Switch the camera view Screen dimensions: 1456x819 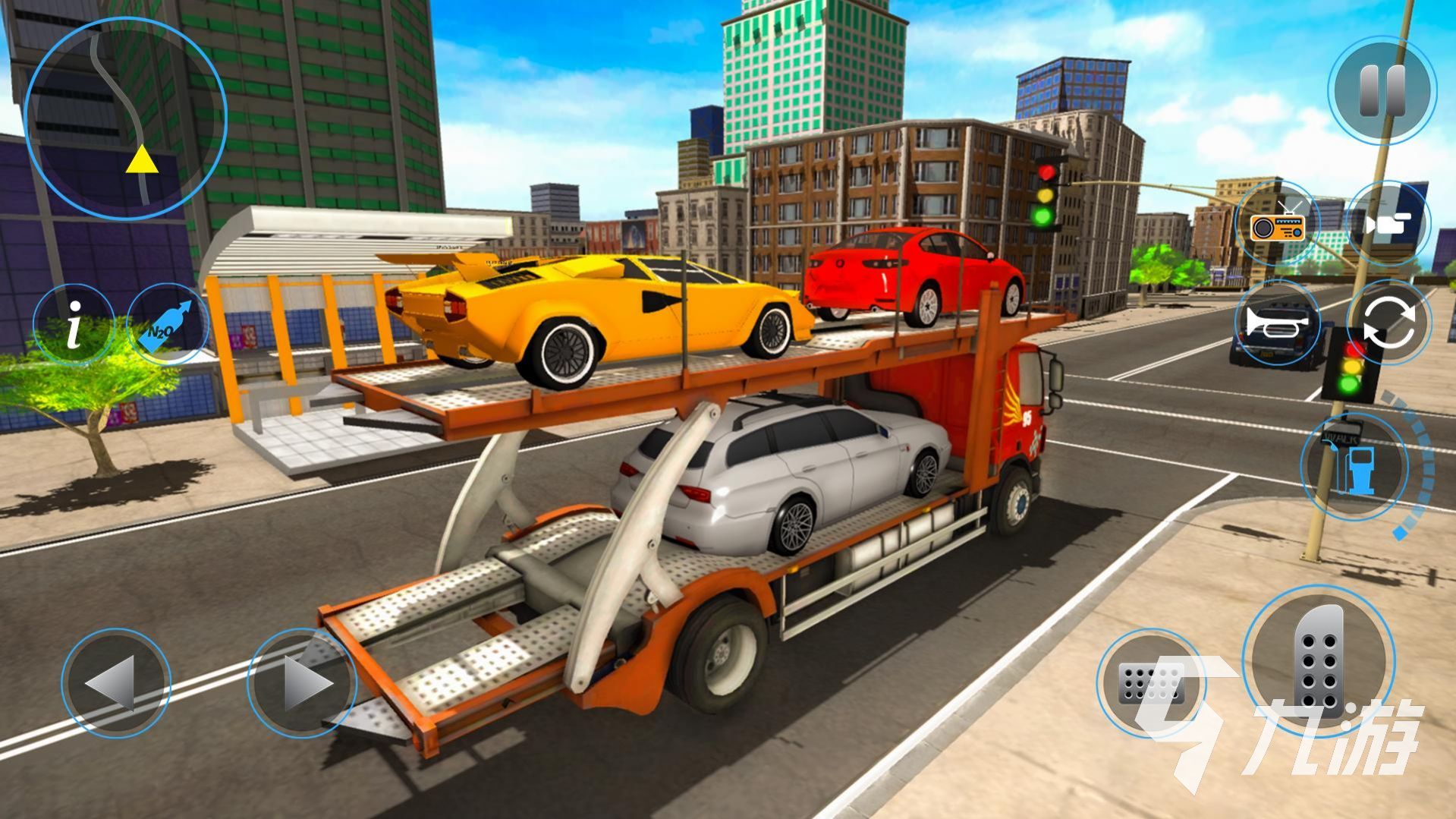pyautogui.click(x=1388, y=224)
